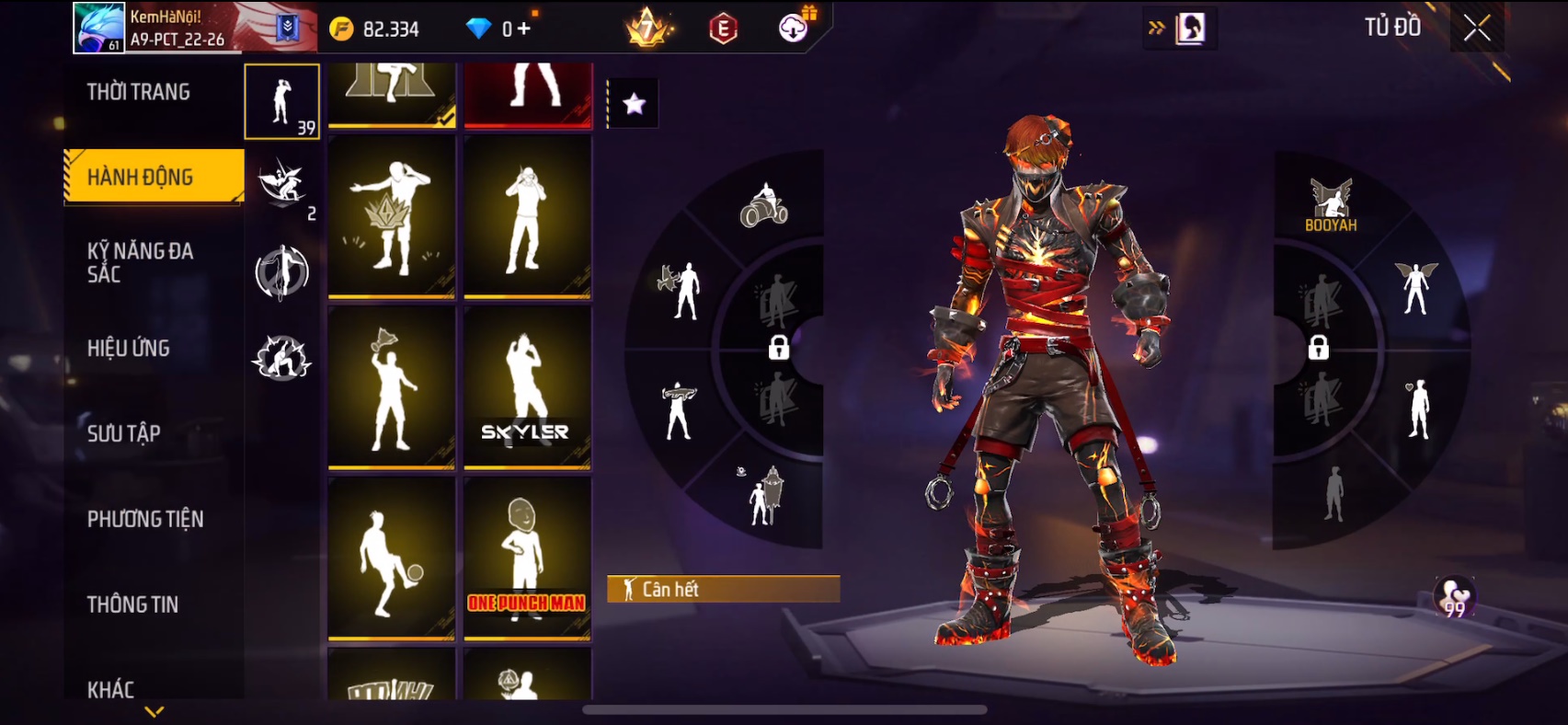The image size is (1568, 725).
Task: Open the Hiệu Ứng category
Action: pyautogui.click(x=129, y=348)
